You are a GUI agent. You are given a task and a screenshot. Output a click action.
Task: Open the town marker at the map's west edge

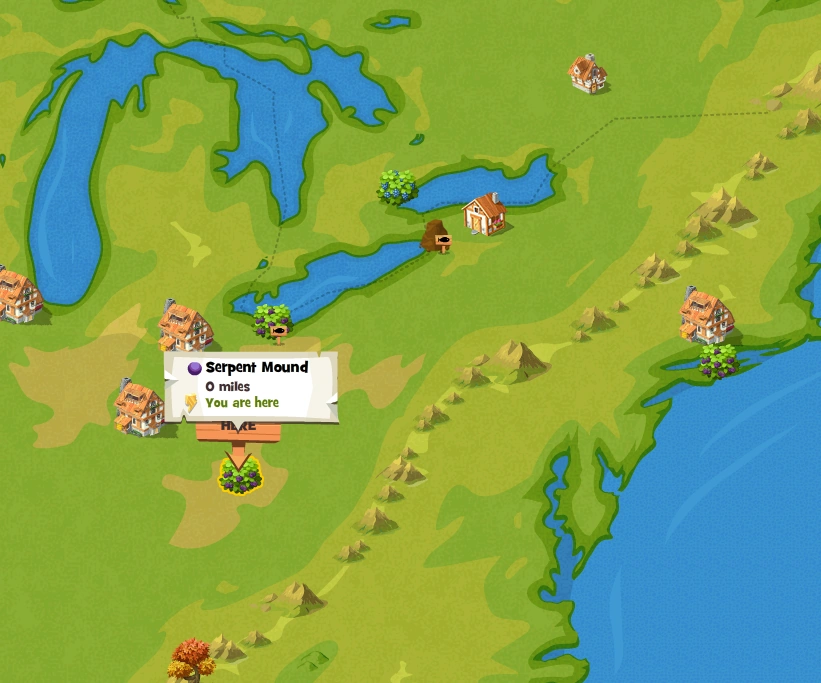pyautogui.click(x=17, y=295)
